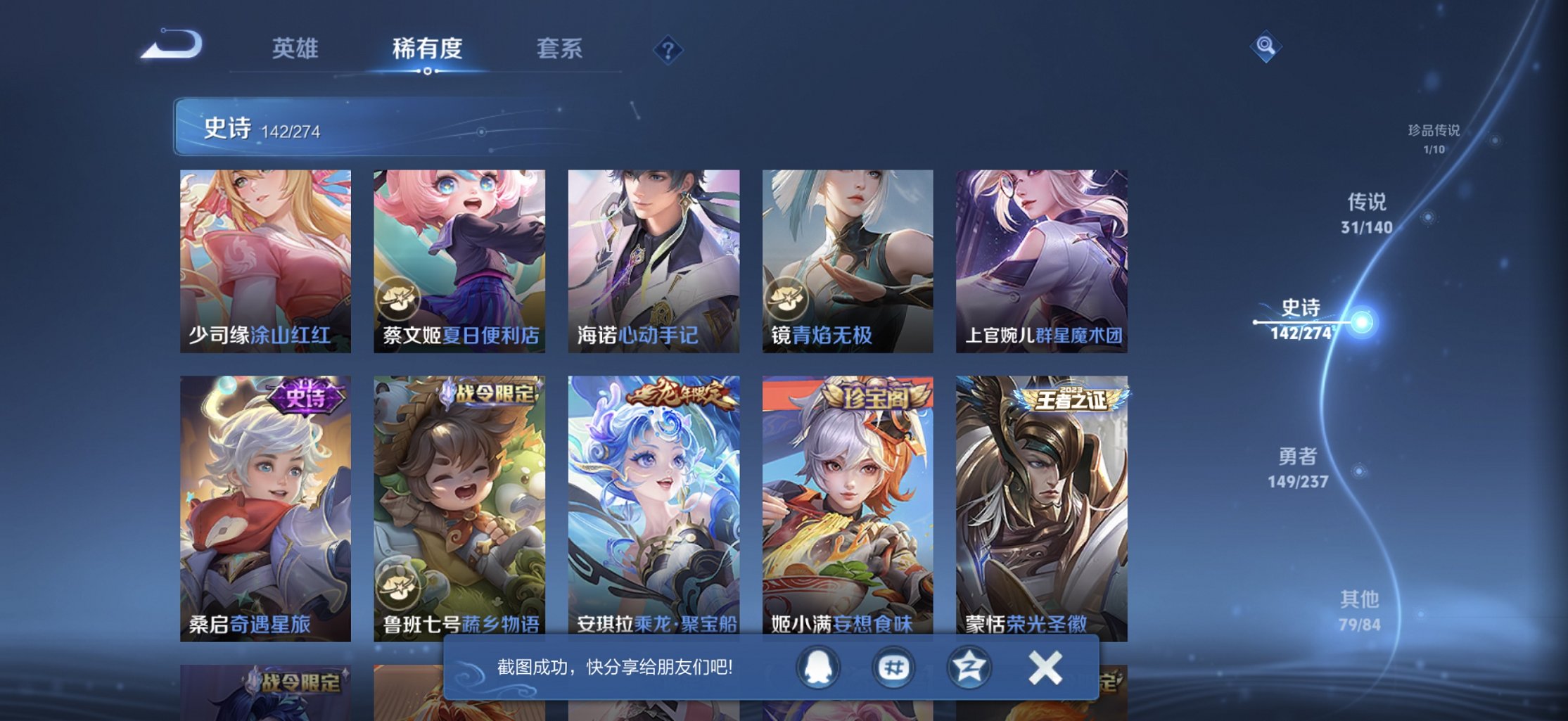1568x721 pixels.
Task: Select the 史诗 rarity node on the right curve
Action: coord(1361,321)
